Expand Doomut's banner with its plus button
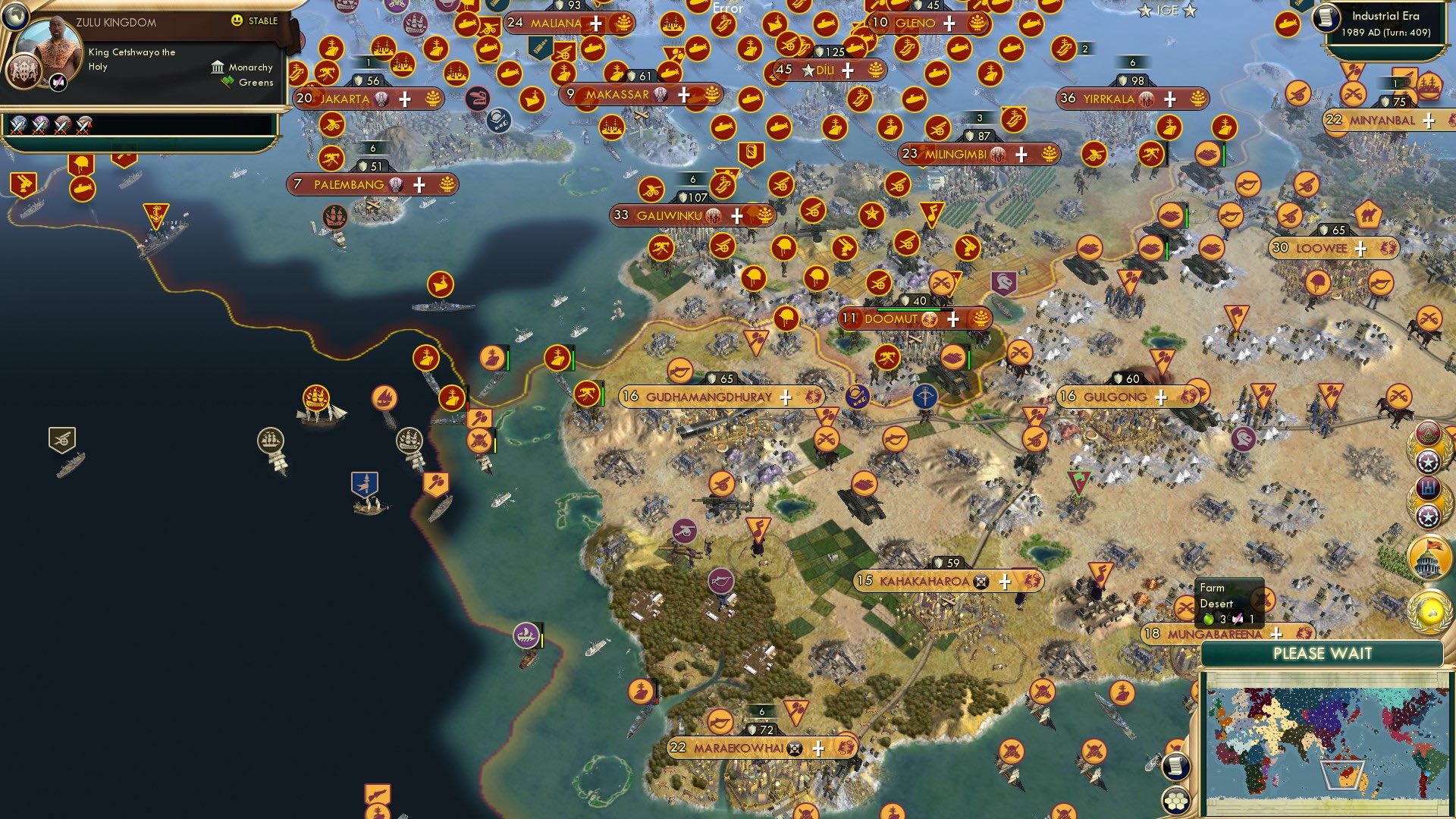This screenshot has height=819, width=1456. click(x=955, y=320)
